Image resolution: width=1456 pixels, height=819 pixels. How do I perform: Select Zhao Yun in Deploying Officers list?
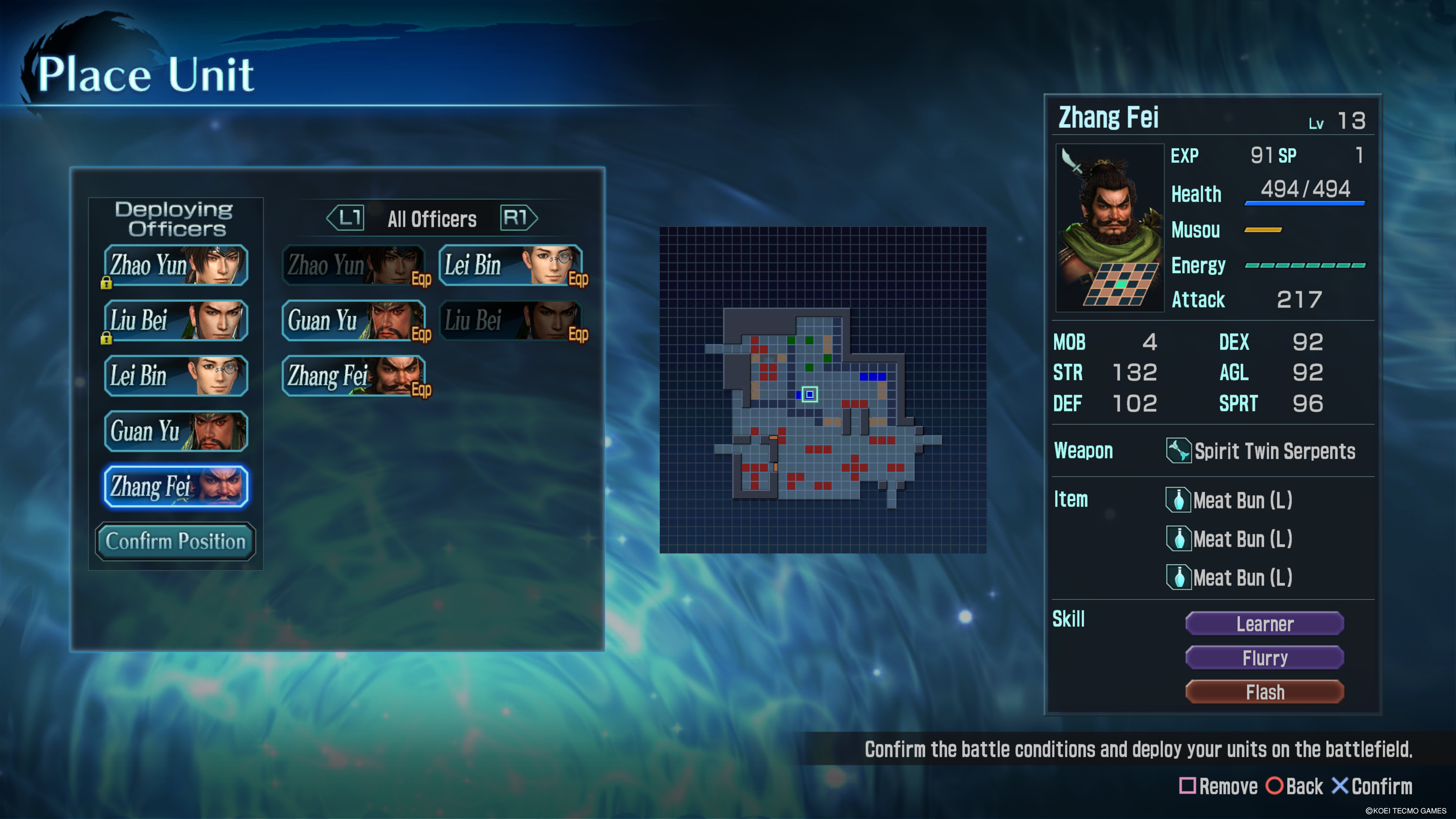tap(176, 265)
